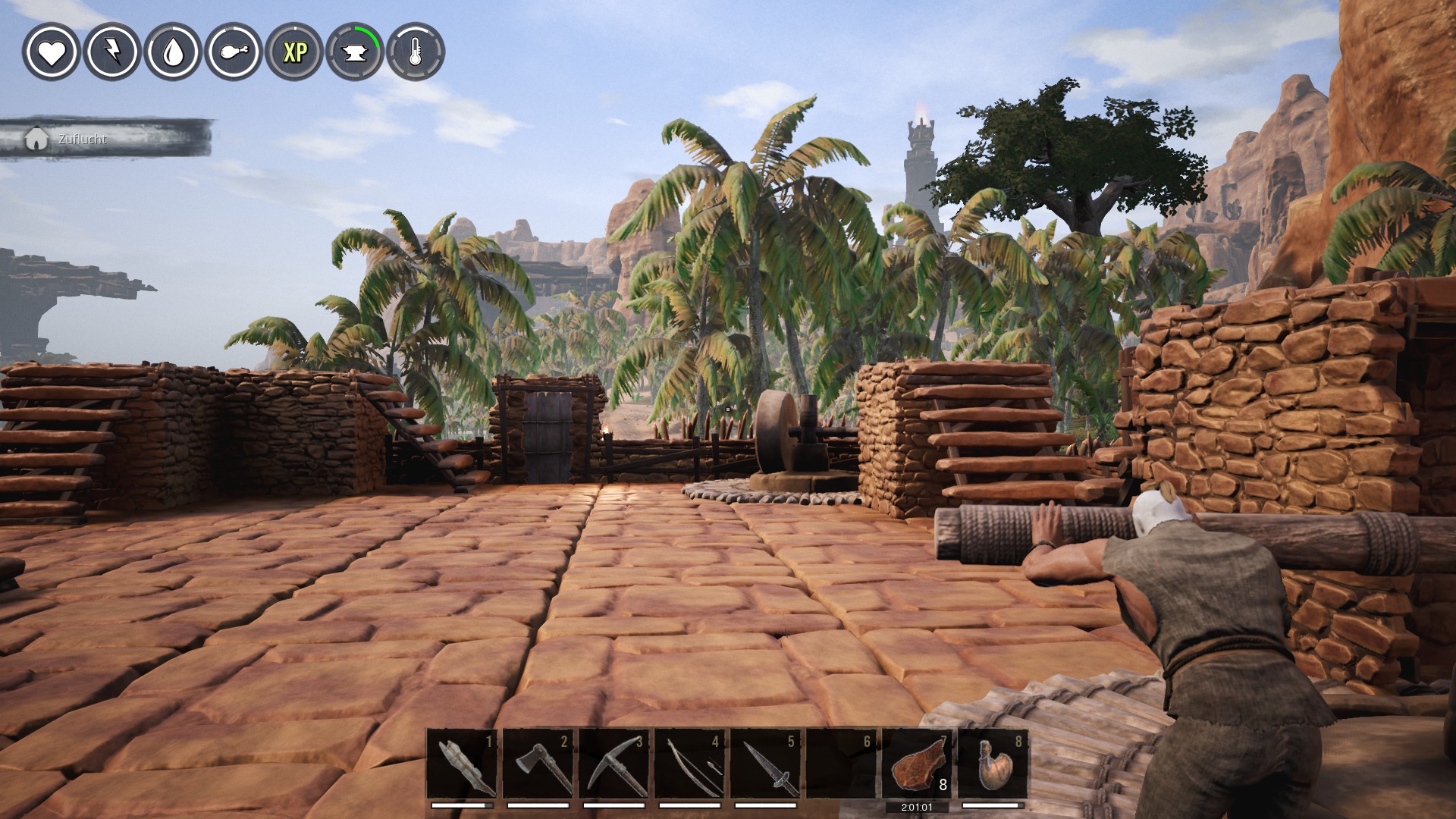Select the pickaxe hotbar slot

[x=613, y=764]
